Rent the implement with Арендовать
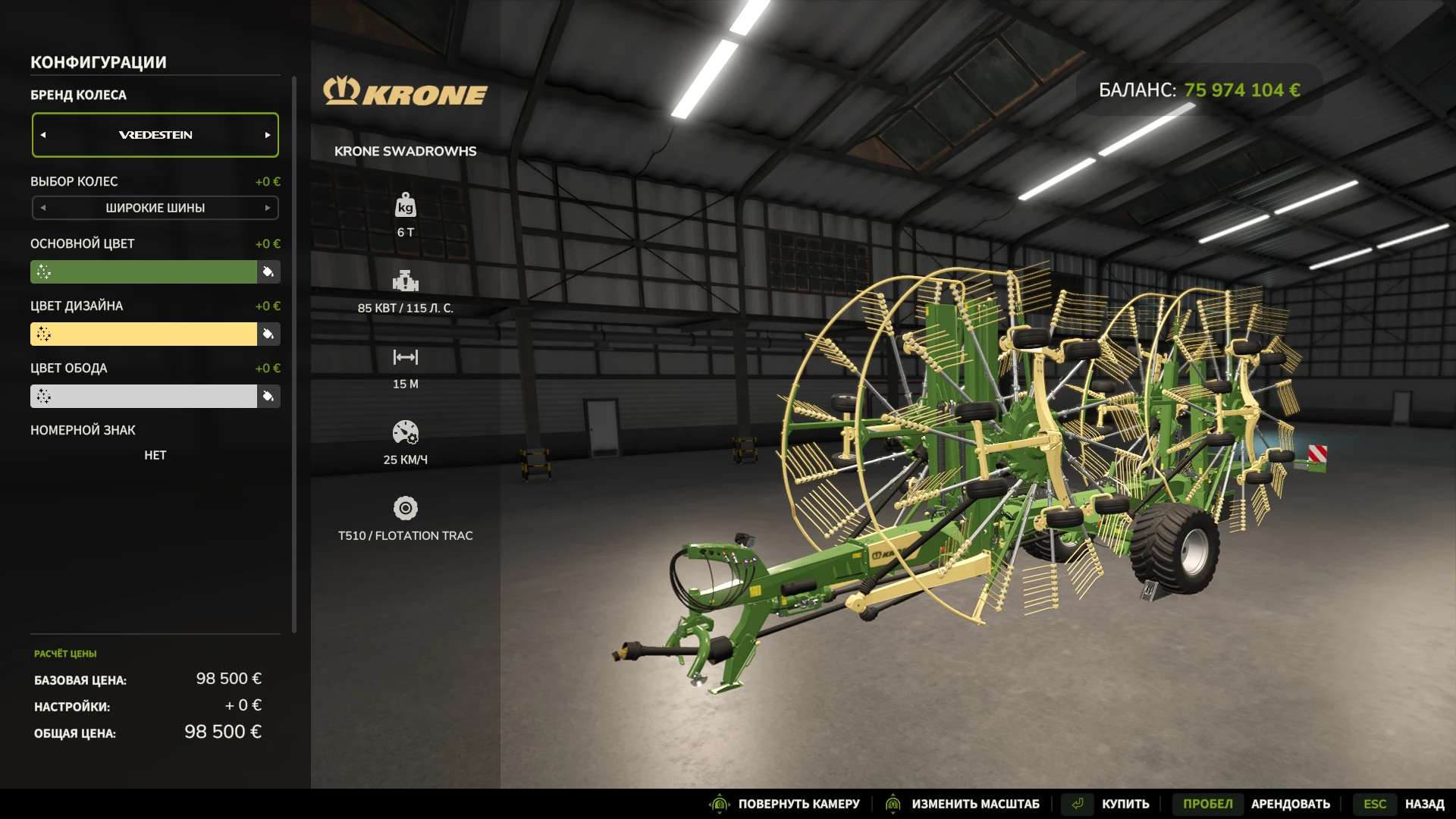This screenshot has height=819, width=1456. click(x=1290, y=804)
